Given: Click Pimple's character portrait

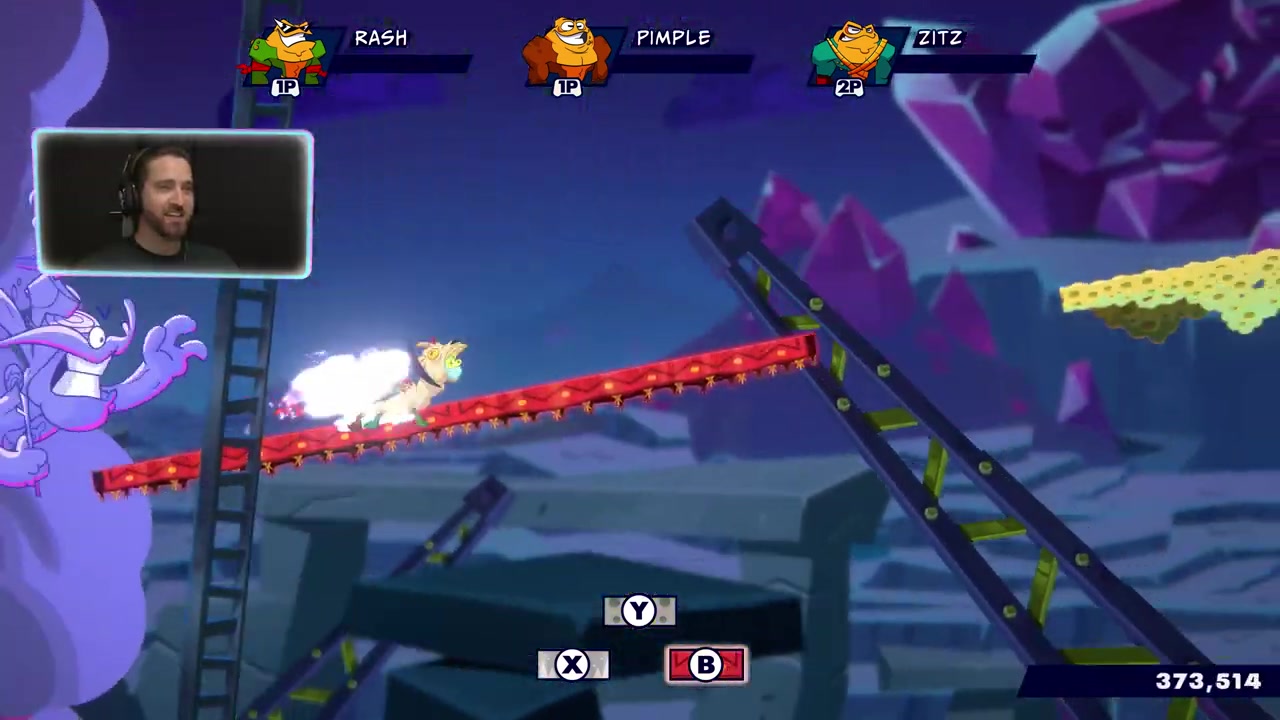Looking at the screenshot, I should pos(568,52).
